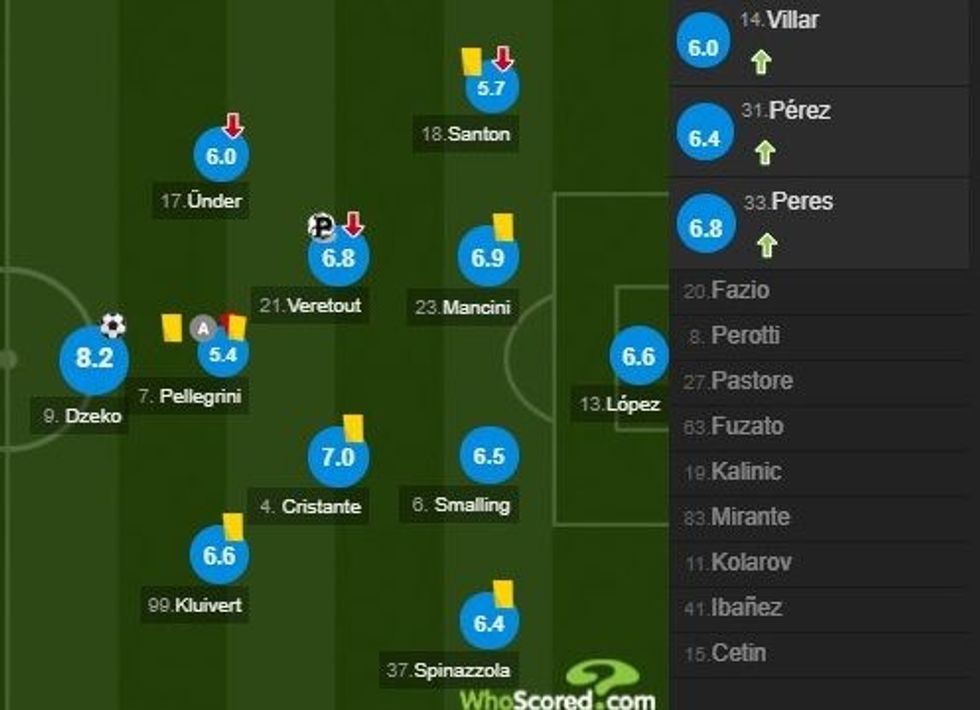Screen dimensions: 980x710
Task: Click Ünder's 6.0 rating circle
Action: (220, 156)
